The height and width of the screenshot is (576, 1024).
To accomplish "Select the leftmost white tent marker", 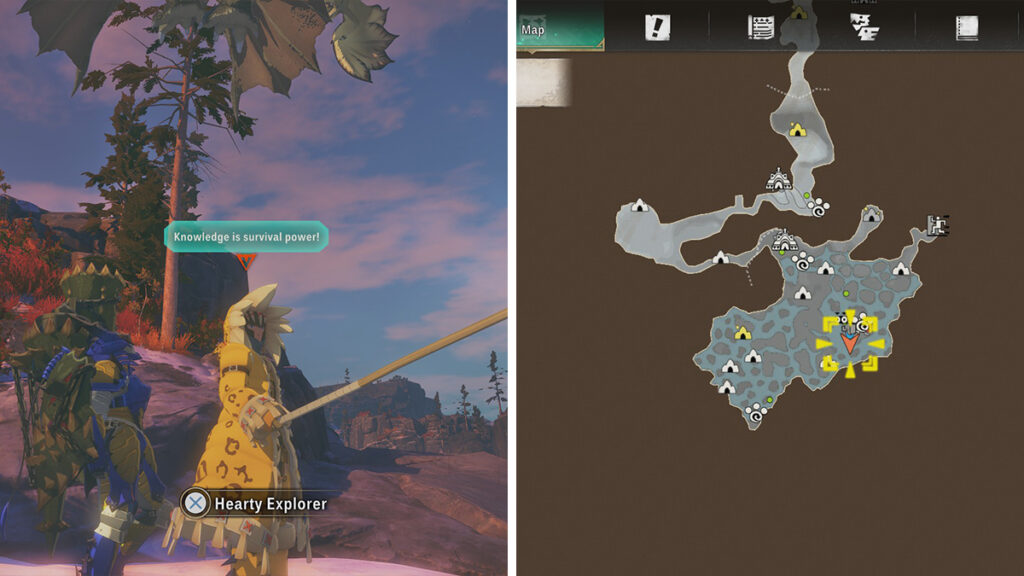I will (x=640, y=206).
